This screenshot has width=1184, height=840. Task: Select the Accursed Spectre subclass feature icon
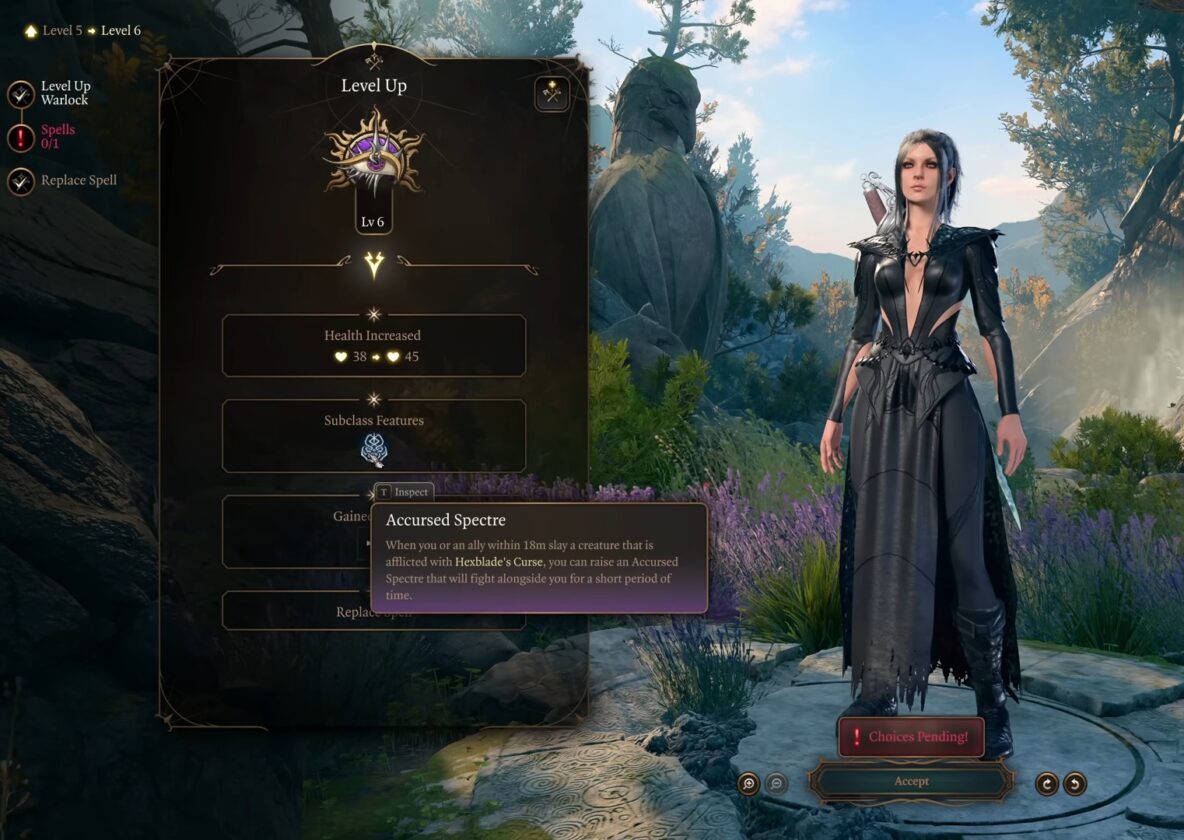point(374,451)
